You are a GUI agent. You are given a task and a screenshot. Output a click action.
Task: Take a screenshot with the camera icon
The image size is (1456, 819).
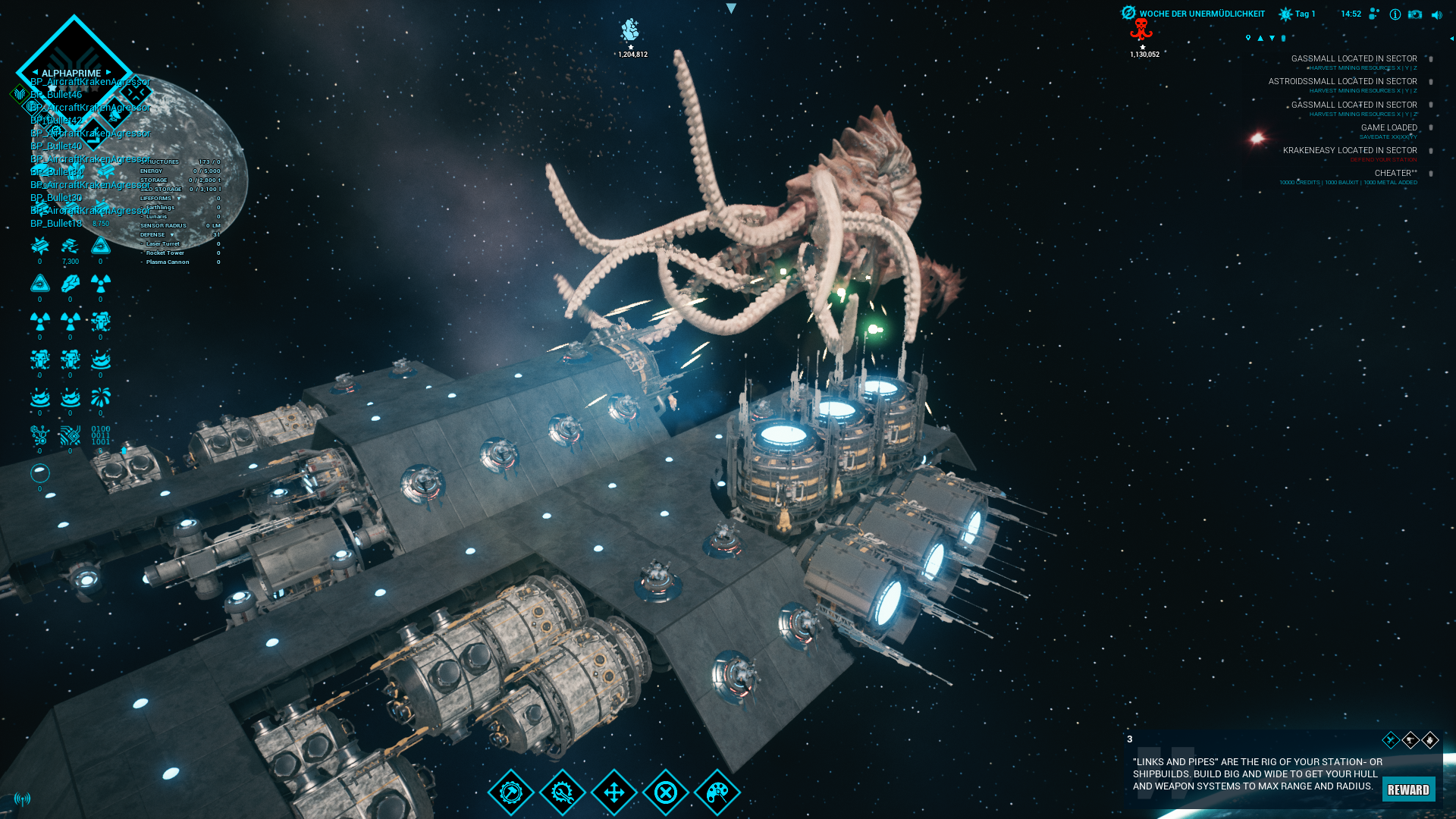click(x=1415, y=14)
